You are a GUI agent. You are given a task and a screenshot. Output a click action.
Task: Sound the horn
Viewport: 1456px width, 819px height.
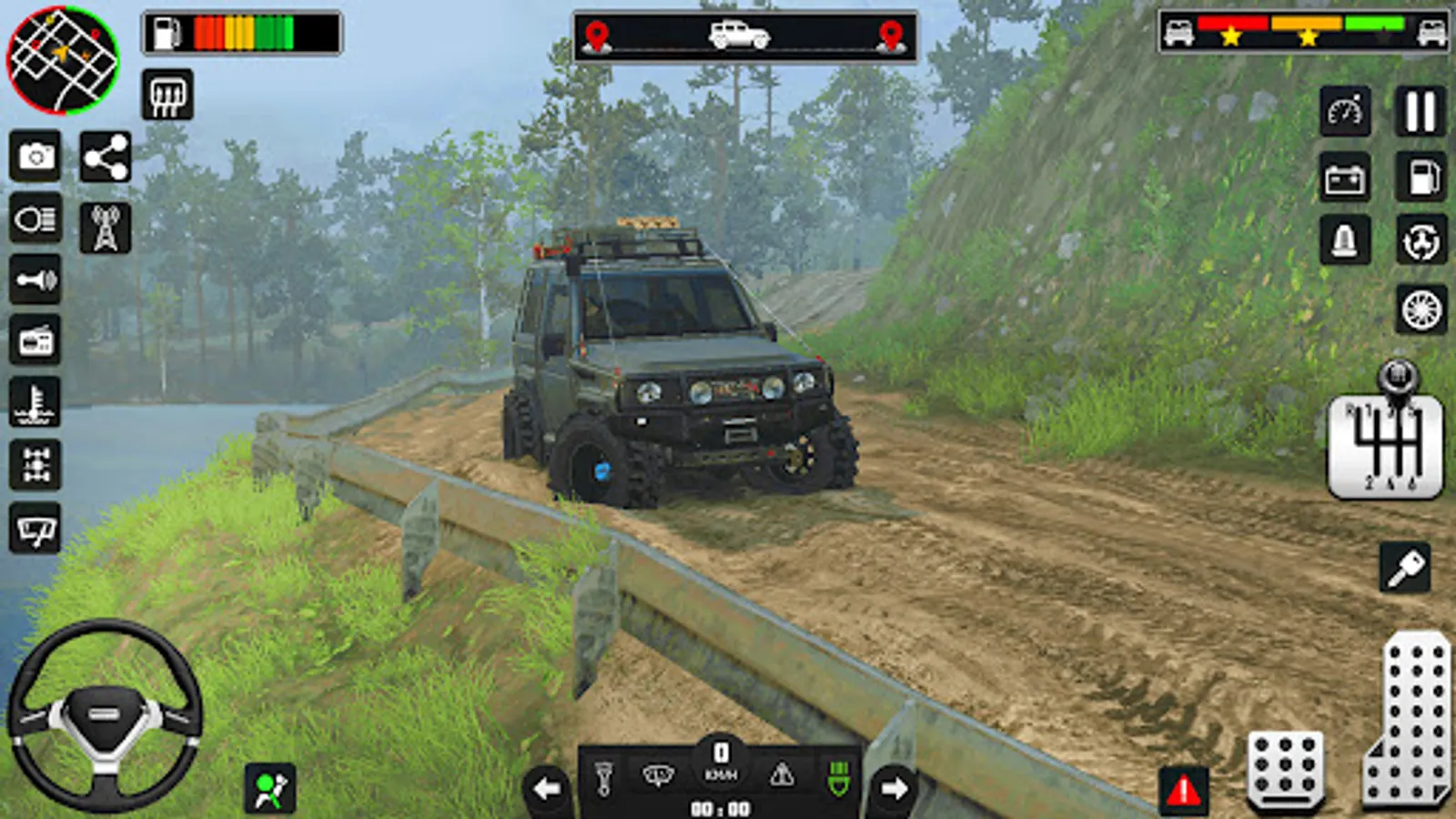click(x=35, y=279)
